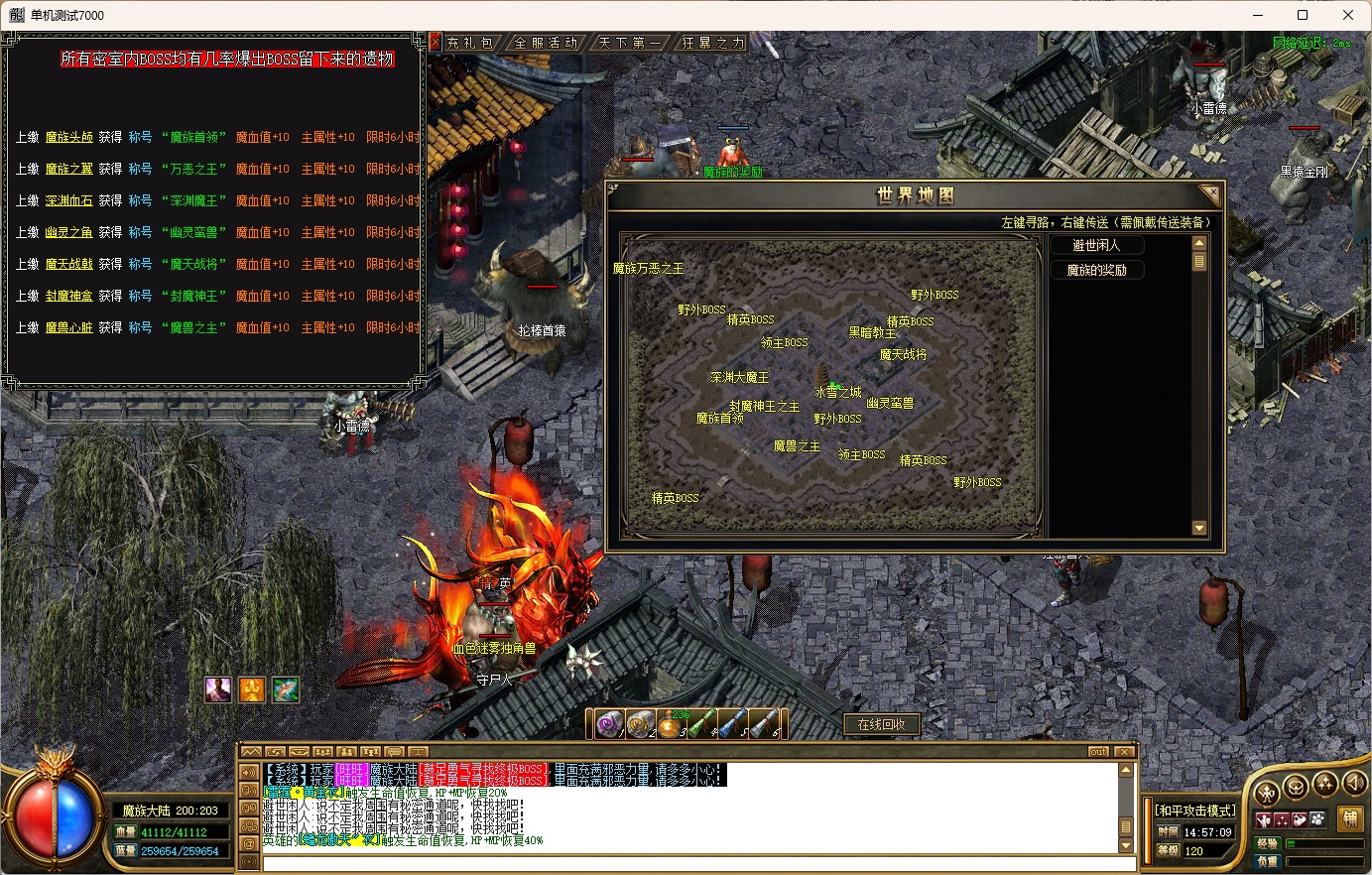
Task: Maximize the game window
Action: [1303, 15]
